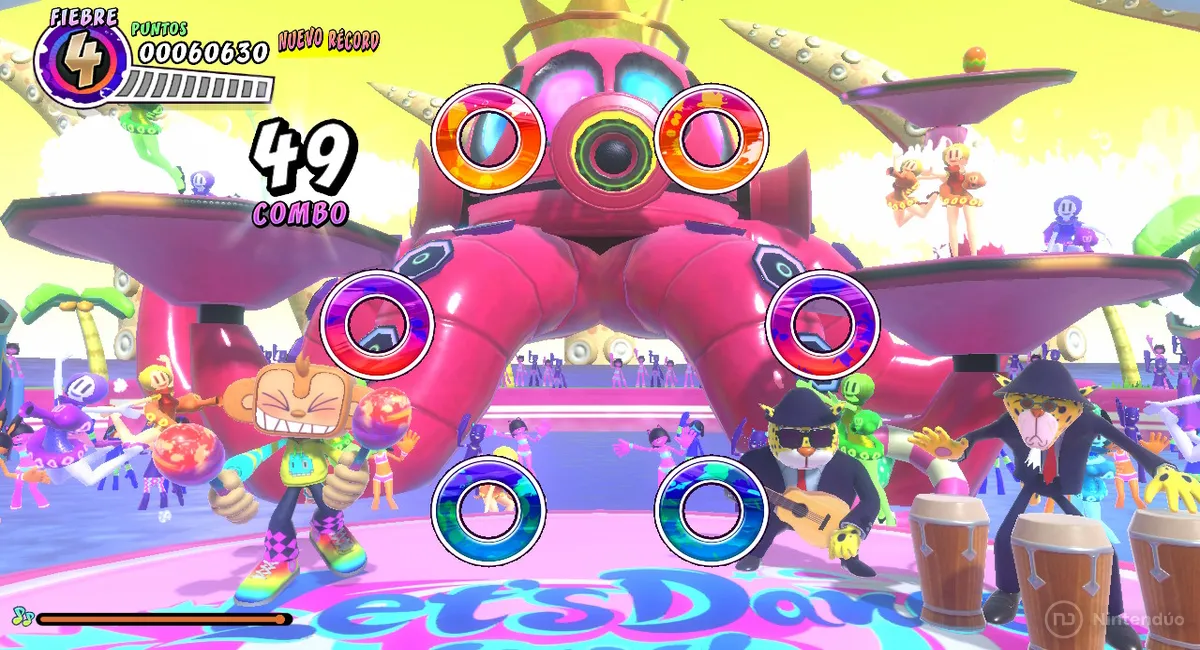Select the left blue rhythm ring
This screenshot has height=650, width=1200.
click(488, 509)
